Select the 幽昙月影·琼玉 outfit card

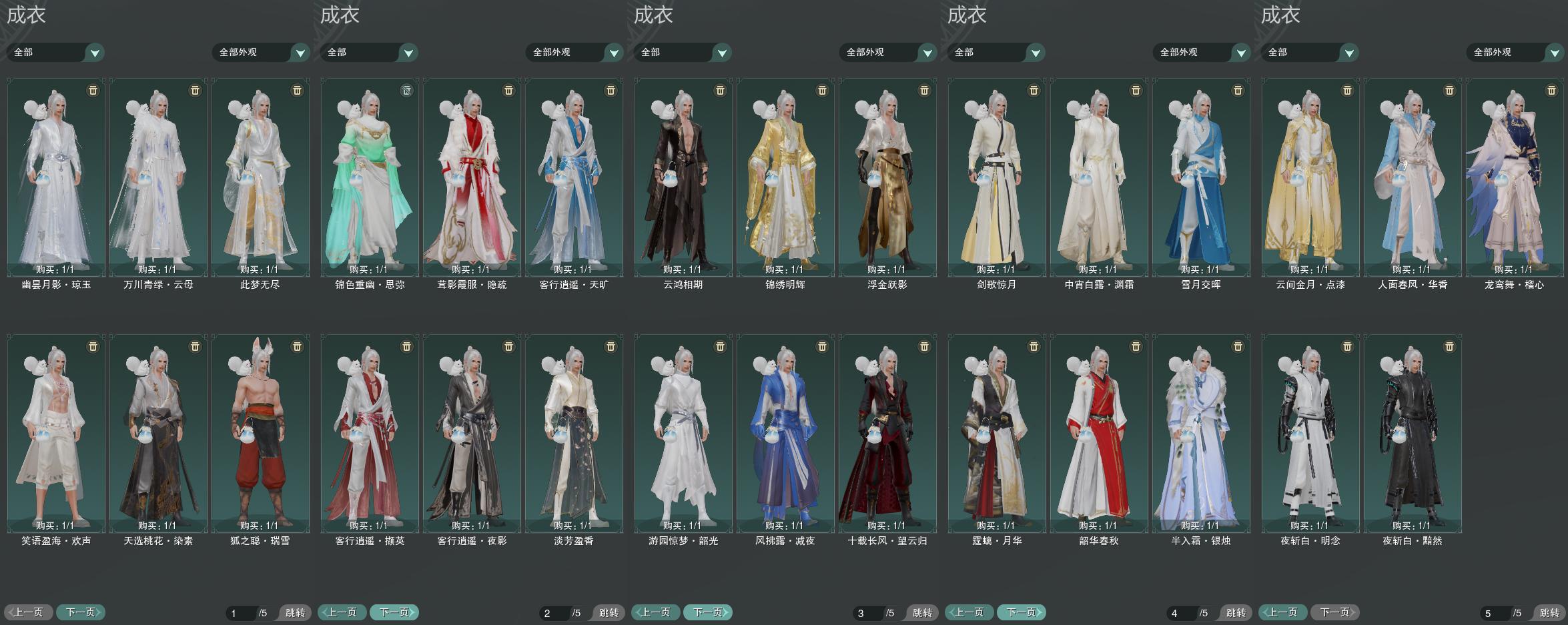56,177
